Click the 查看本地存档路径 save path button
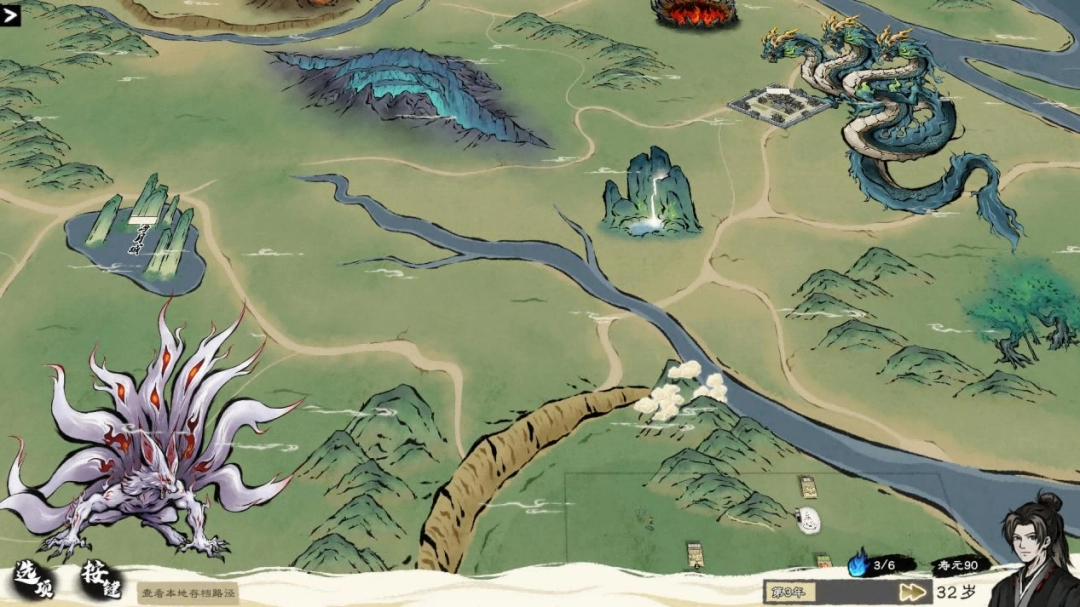This screenshot has width=1080, height=607. pyautogui.click(x=188, y=593)
